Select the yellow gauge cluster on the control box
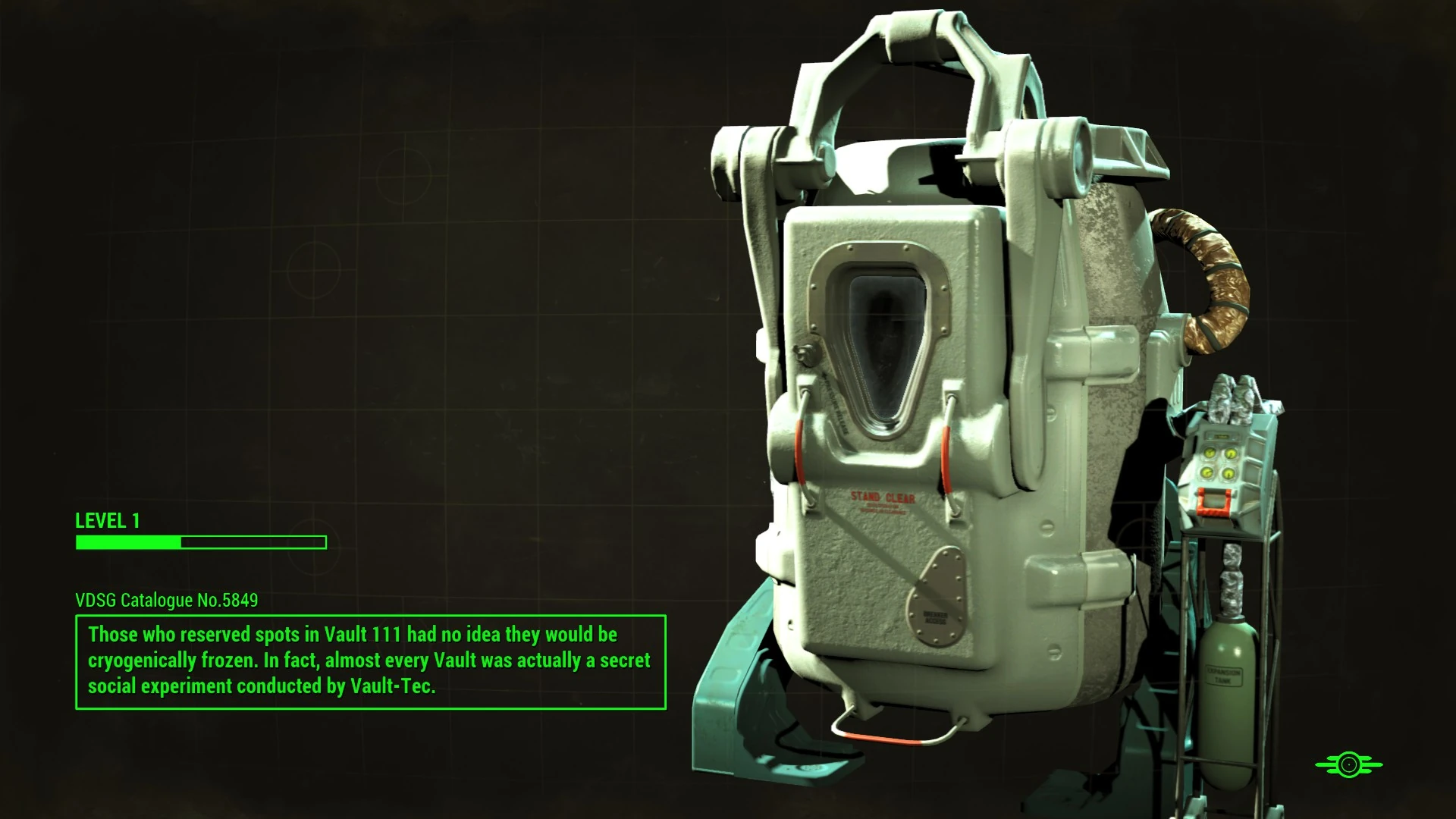Viewport: 1456px width, 819px height. click(x=1218, y=463)
